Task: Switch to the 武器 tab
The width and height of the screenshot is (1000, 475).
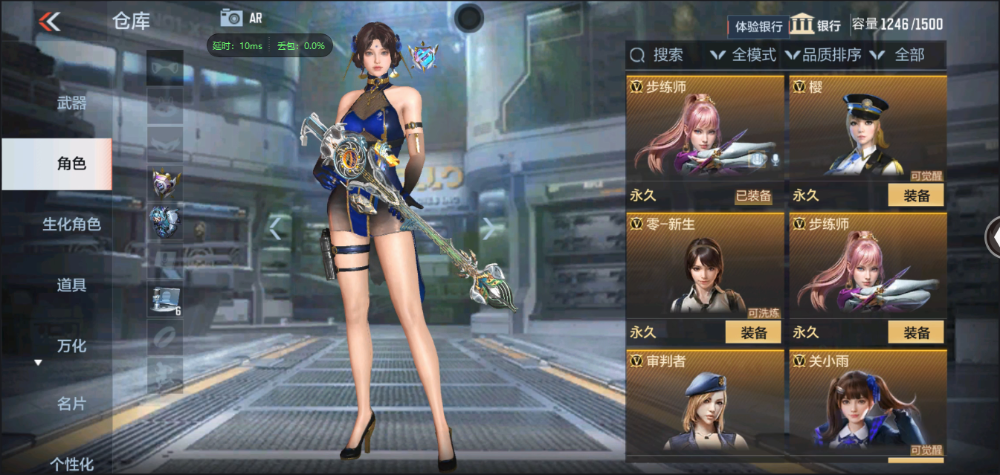Action: click(71, 103)
